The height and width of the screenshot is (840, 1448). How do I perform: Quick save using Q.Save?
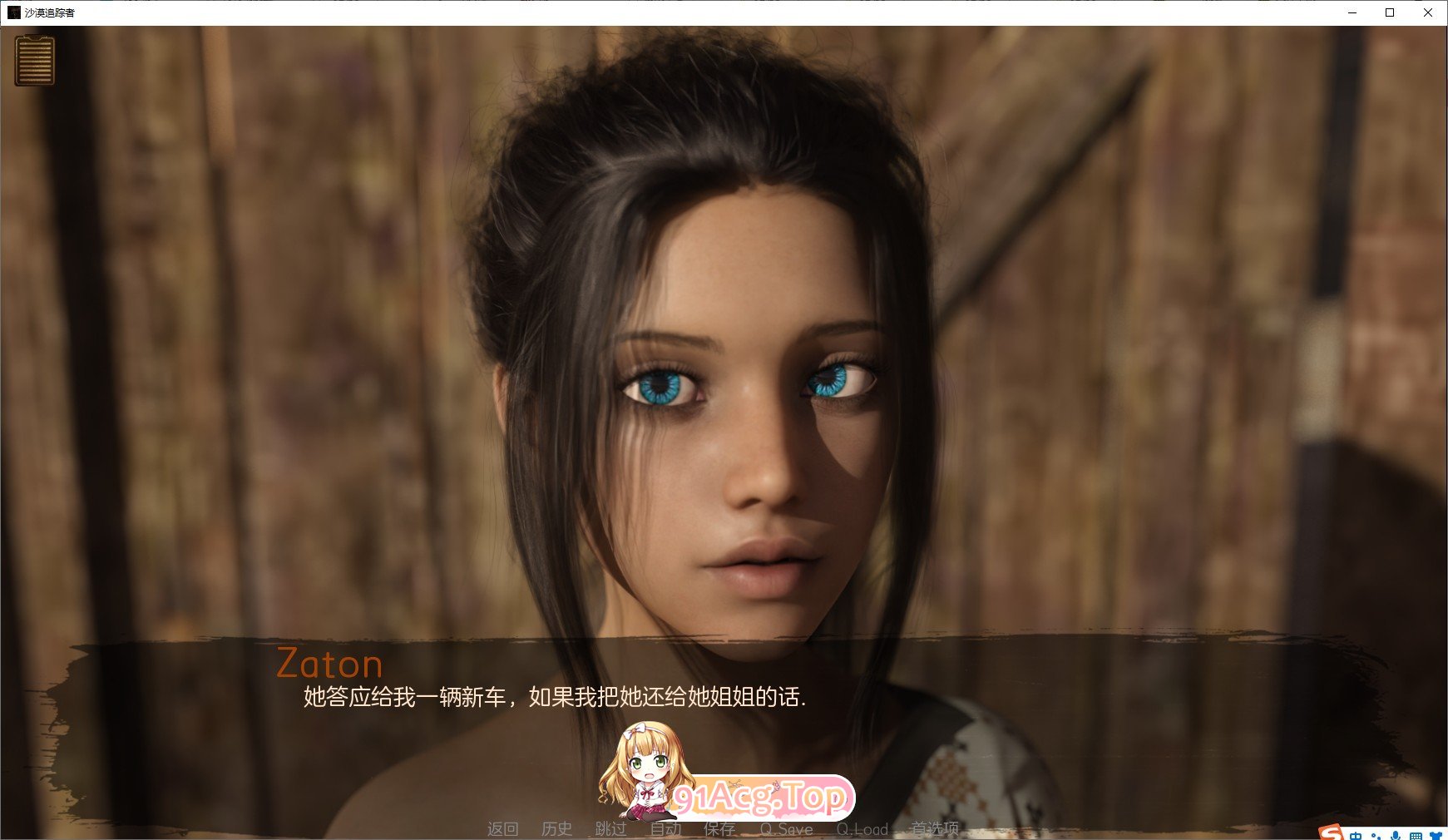click(785, 828)
